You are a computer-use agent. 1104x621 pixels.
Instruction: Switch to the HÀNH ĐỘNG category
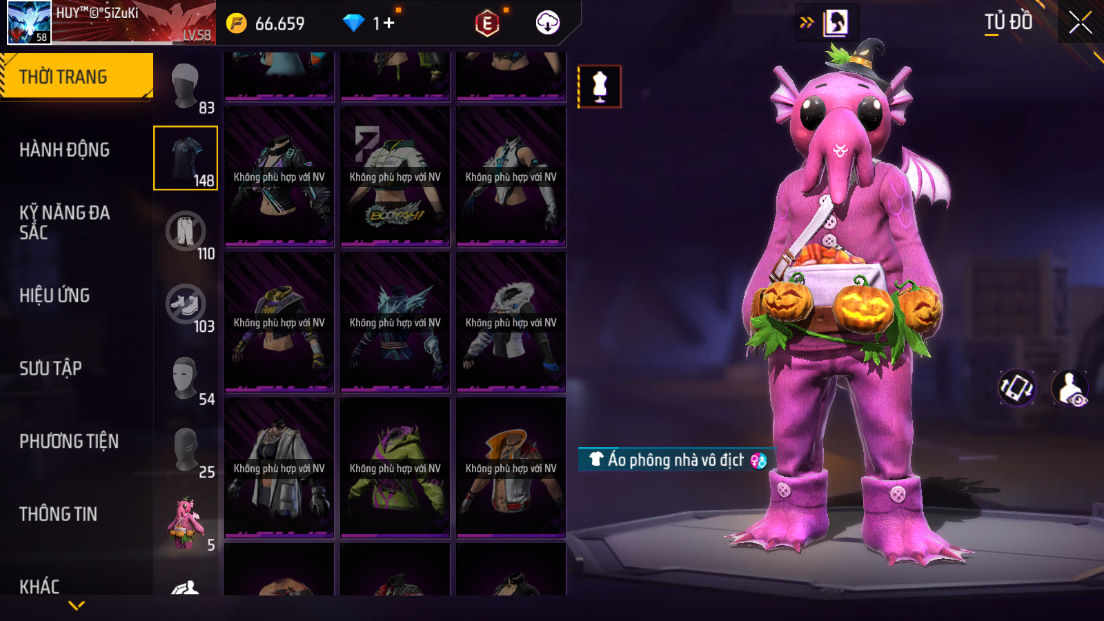pos(65,150)
